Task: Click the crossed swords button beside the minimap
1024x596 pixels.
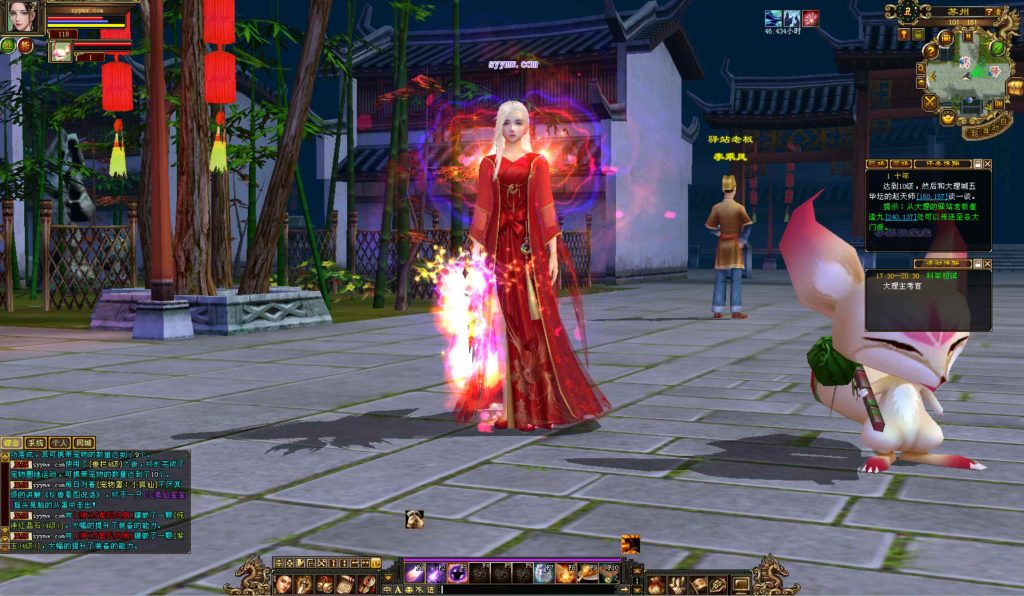Action: (x=931, y=101)
